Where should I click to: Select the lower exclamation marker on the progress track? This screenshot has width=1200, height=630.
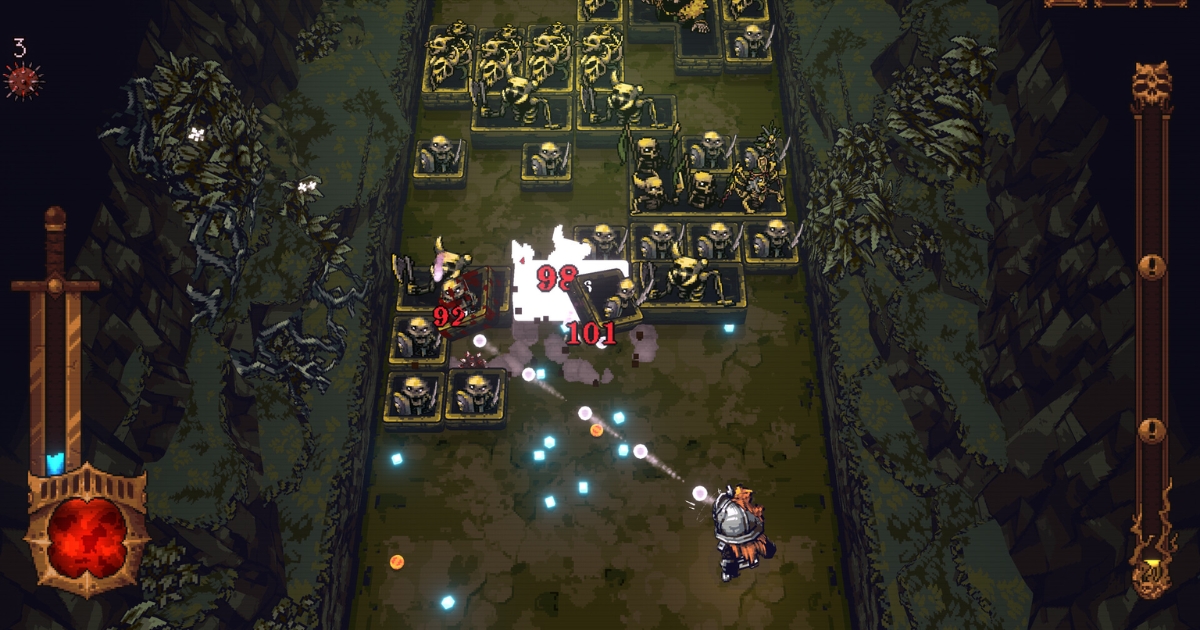pyautogui.click(x=1153, y=430)
